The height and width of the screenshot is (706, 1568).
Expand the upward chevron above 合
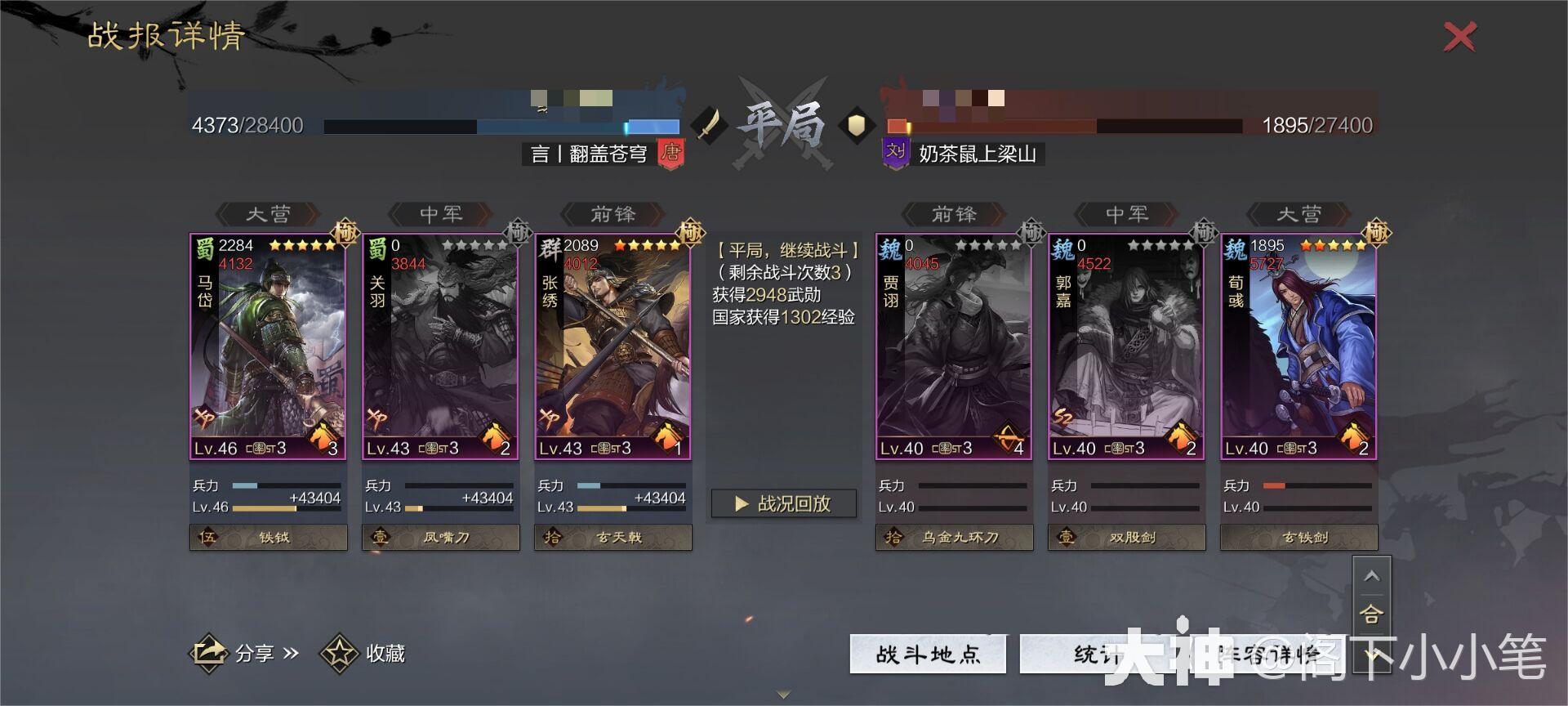tap(1373, 574)
